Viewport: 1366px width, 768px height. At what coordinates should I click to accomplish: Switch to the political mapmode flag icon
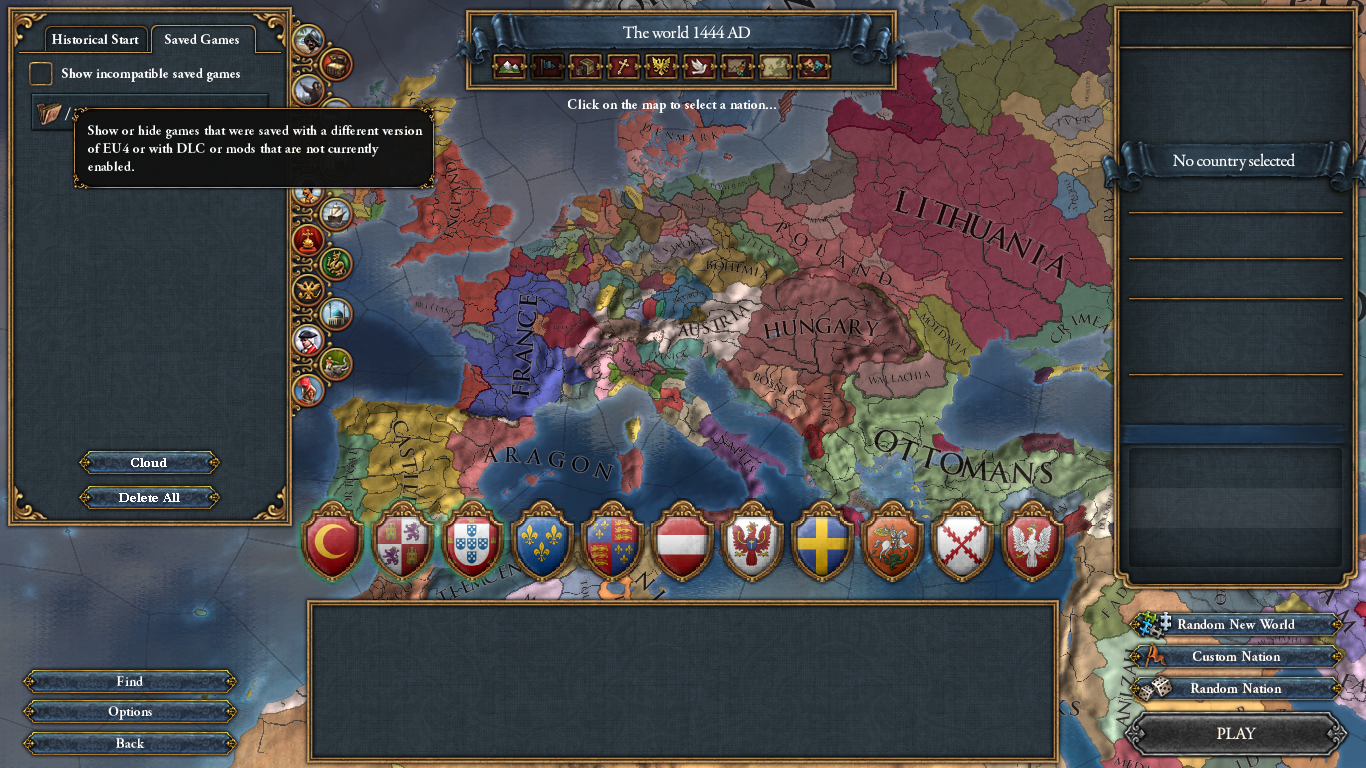545,66
